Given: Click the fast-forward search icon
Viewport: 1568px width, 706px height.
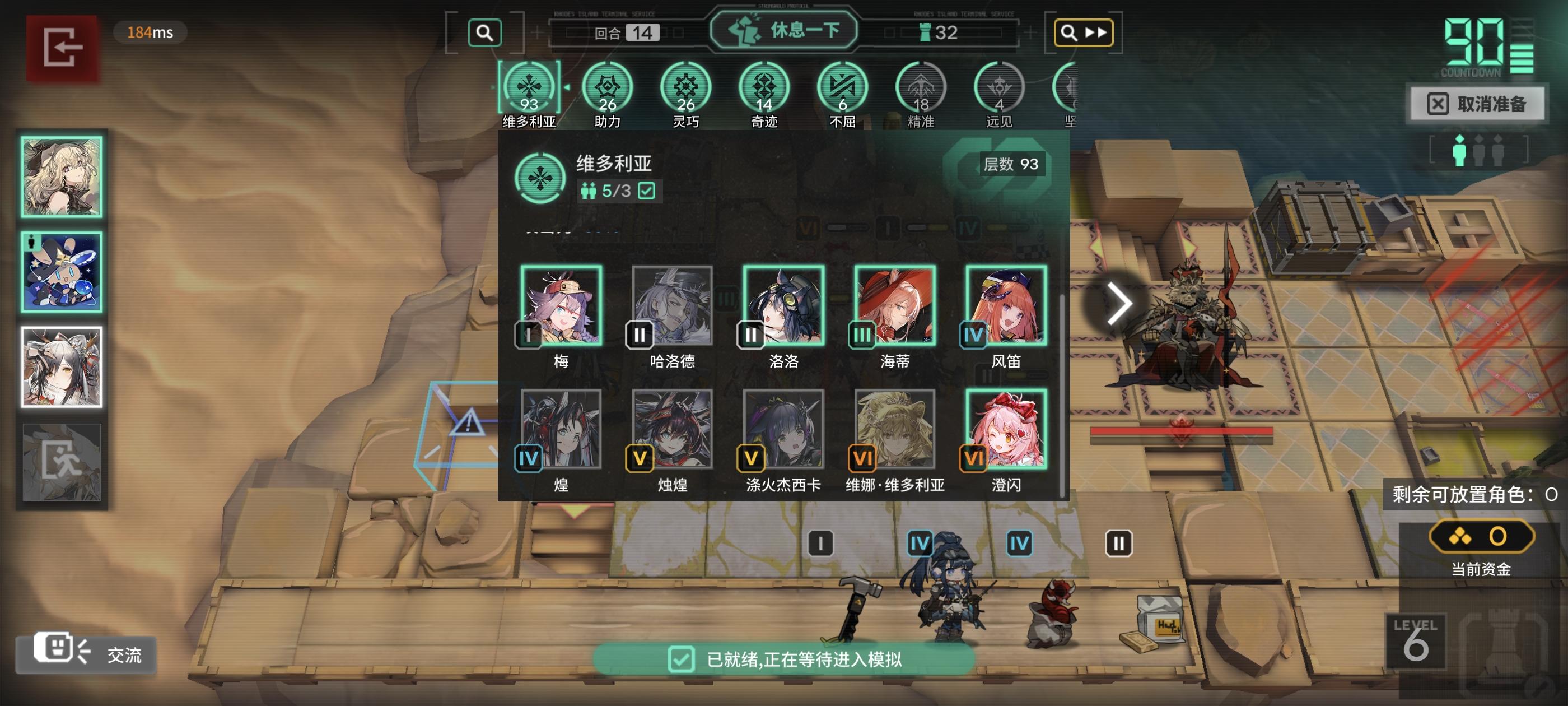Looking at the screenshot, I should (x=1083, y=33).
